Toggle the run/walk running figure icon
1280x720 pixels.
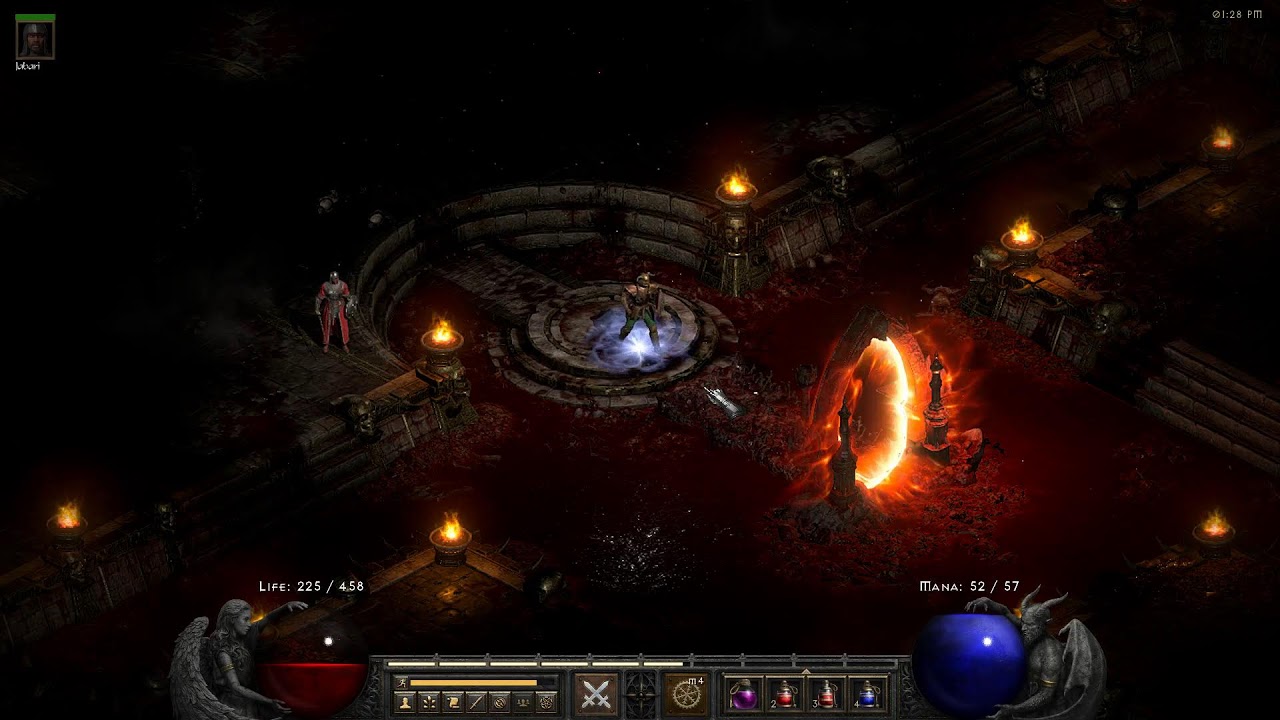[x=402, y=682]
